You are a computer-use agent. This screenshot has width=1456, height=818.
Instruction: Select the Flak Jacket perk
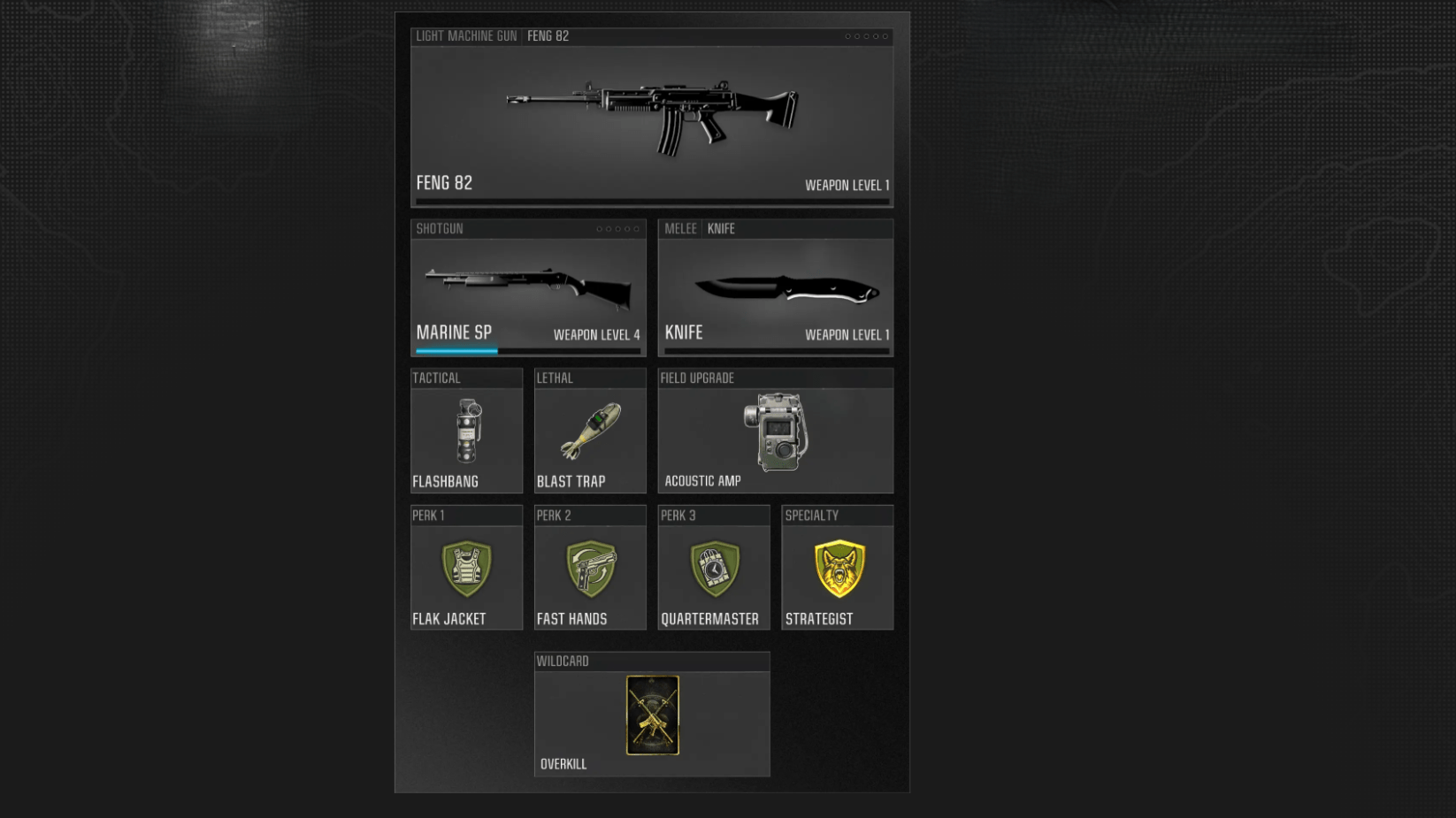tap(466, 569)
